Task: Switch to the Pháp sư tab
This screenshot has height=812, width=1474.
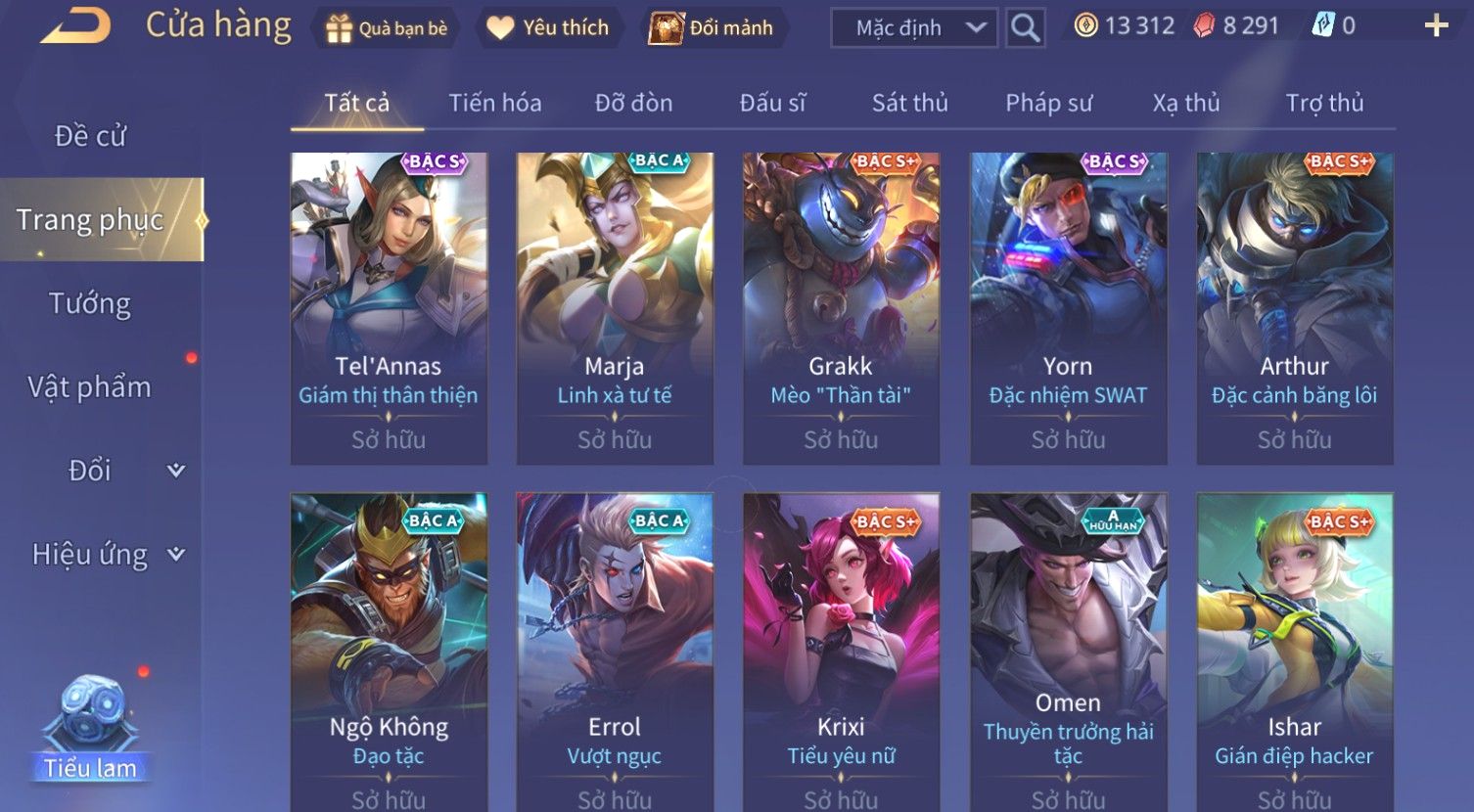Action: (1048, 103)
